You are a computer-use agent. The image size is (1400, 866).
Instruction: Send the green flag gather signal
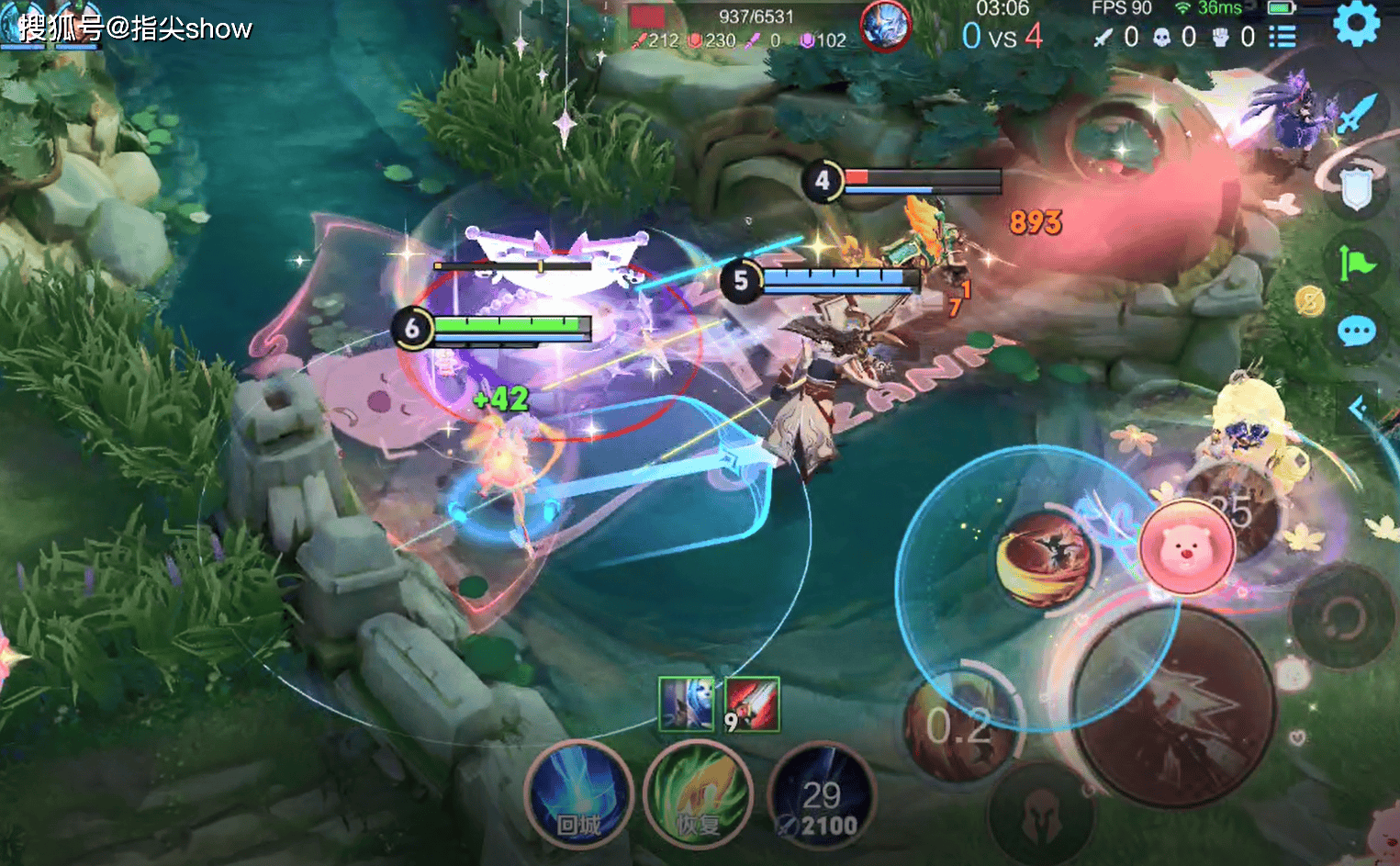(1355, 264)
